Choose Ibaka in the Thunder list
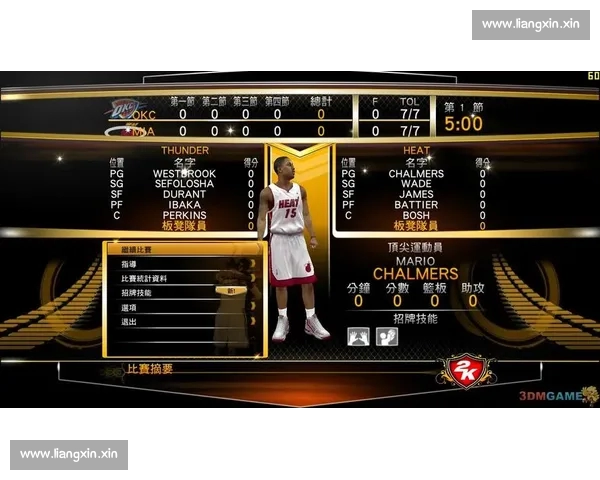The width and height of the screenshot is (600, 480). click(x=184, y=205)
